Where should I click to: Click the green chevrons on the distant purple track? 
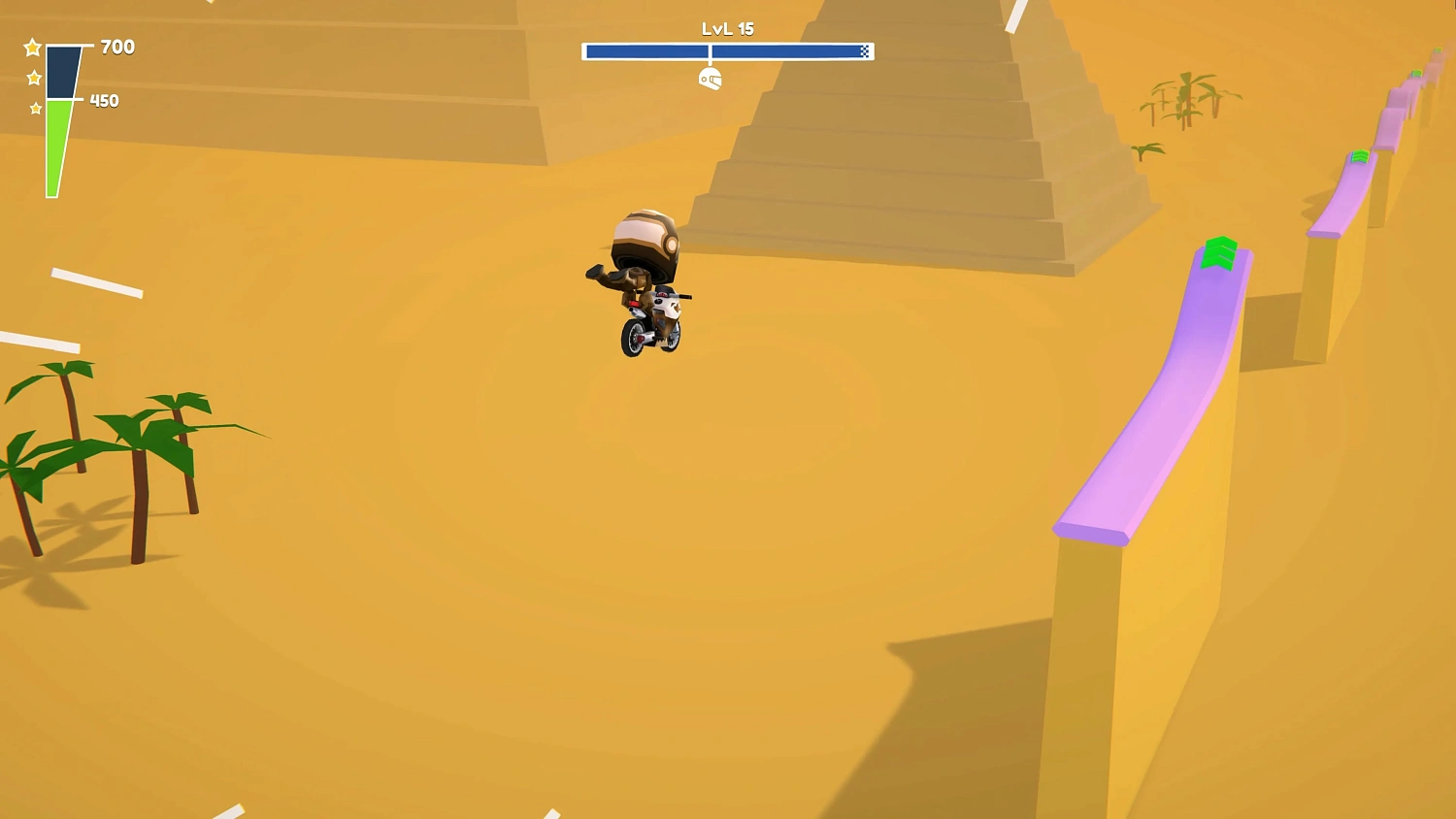(1359, 157)
